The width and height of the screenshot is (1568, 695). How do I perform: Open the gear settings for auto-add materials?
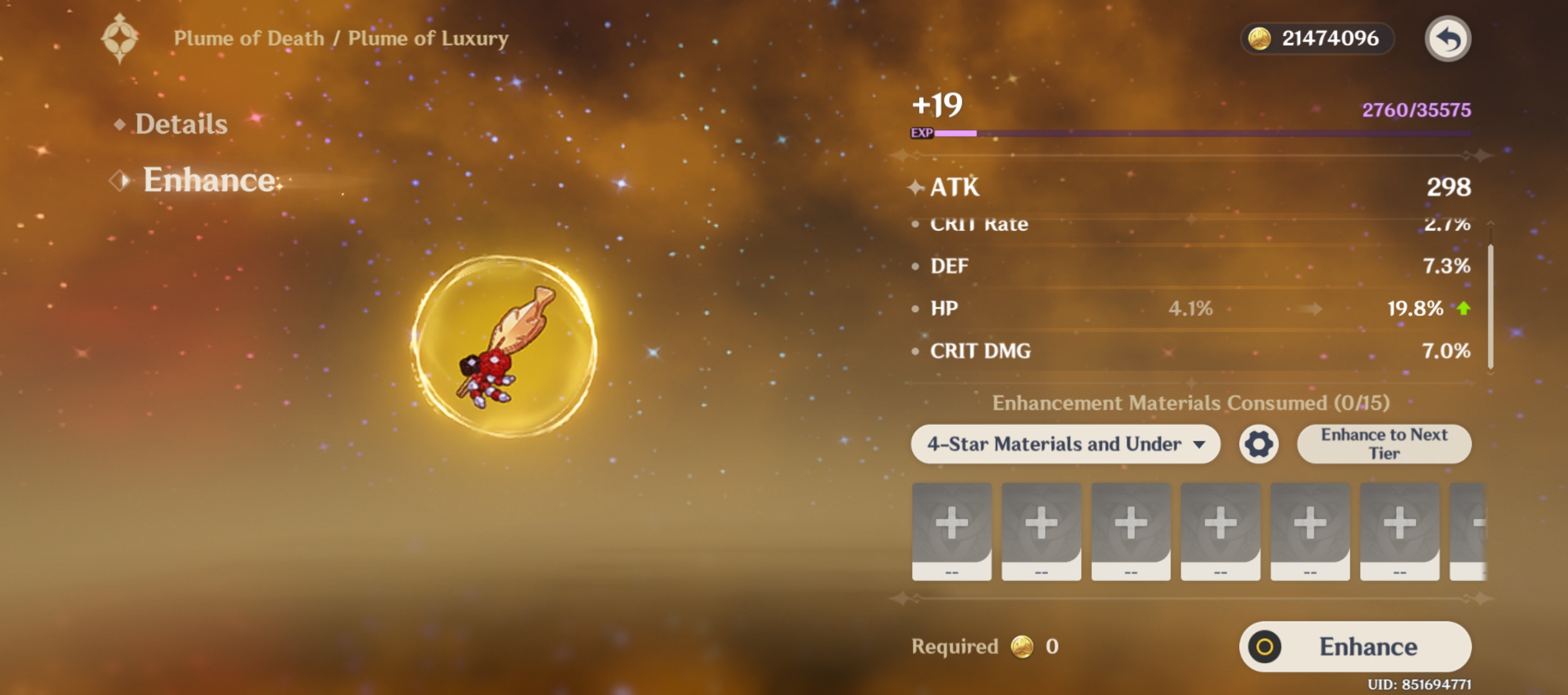tap(1258, 444)
